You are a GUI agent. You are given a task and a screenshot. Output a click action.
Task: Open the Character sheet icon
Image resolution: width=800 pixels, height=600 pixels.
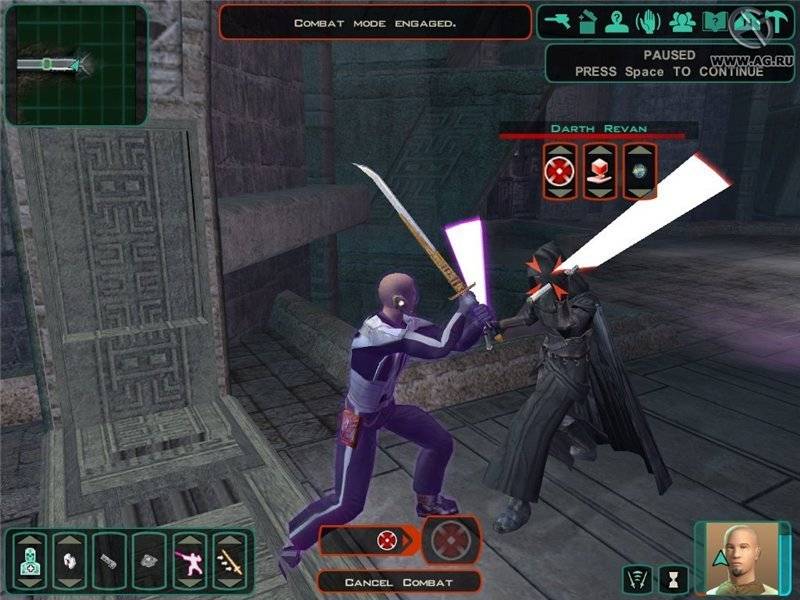coord(618,20)
